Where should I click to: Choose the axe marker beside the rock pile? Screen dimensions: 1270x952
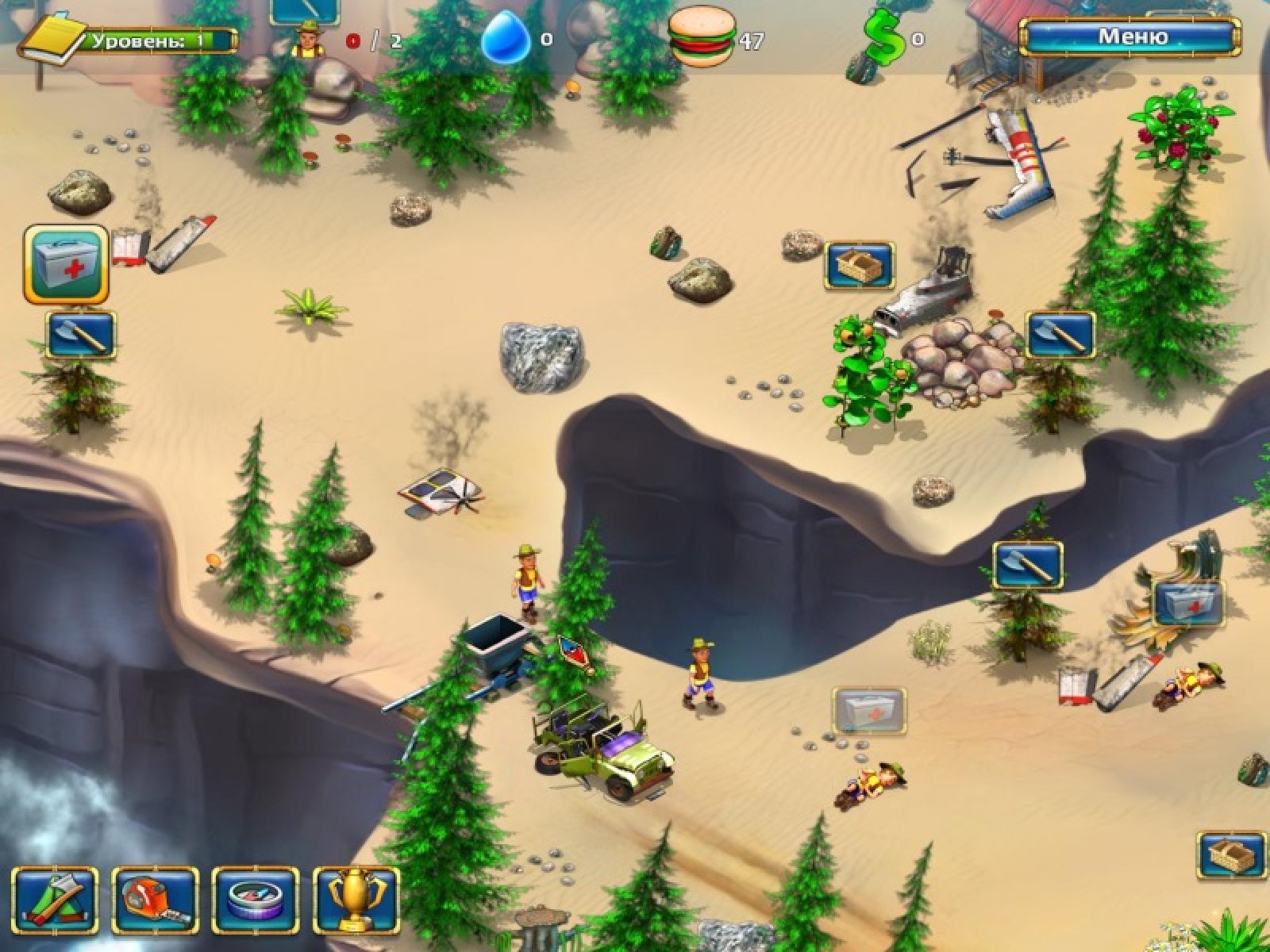pos(1061,334)
